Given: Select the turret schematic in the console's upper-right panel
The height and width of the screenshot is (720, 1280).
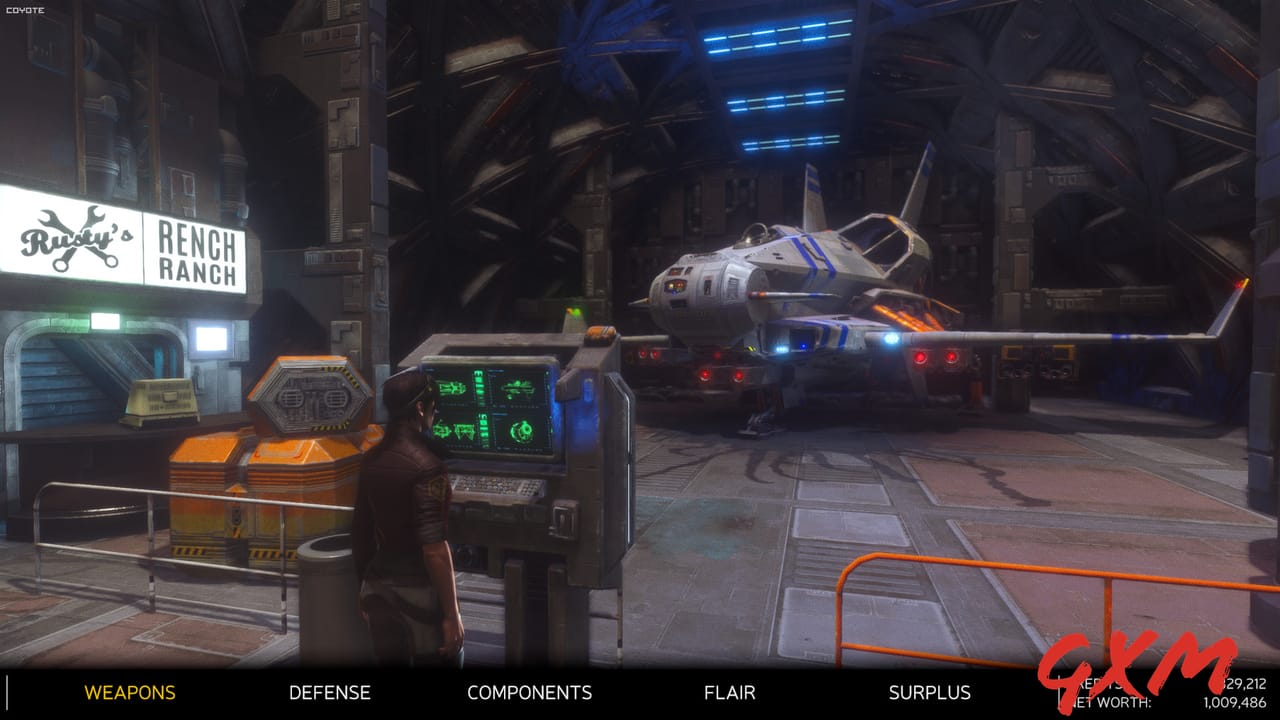Looking at the screenshot, I should click(519, 388).
